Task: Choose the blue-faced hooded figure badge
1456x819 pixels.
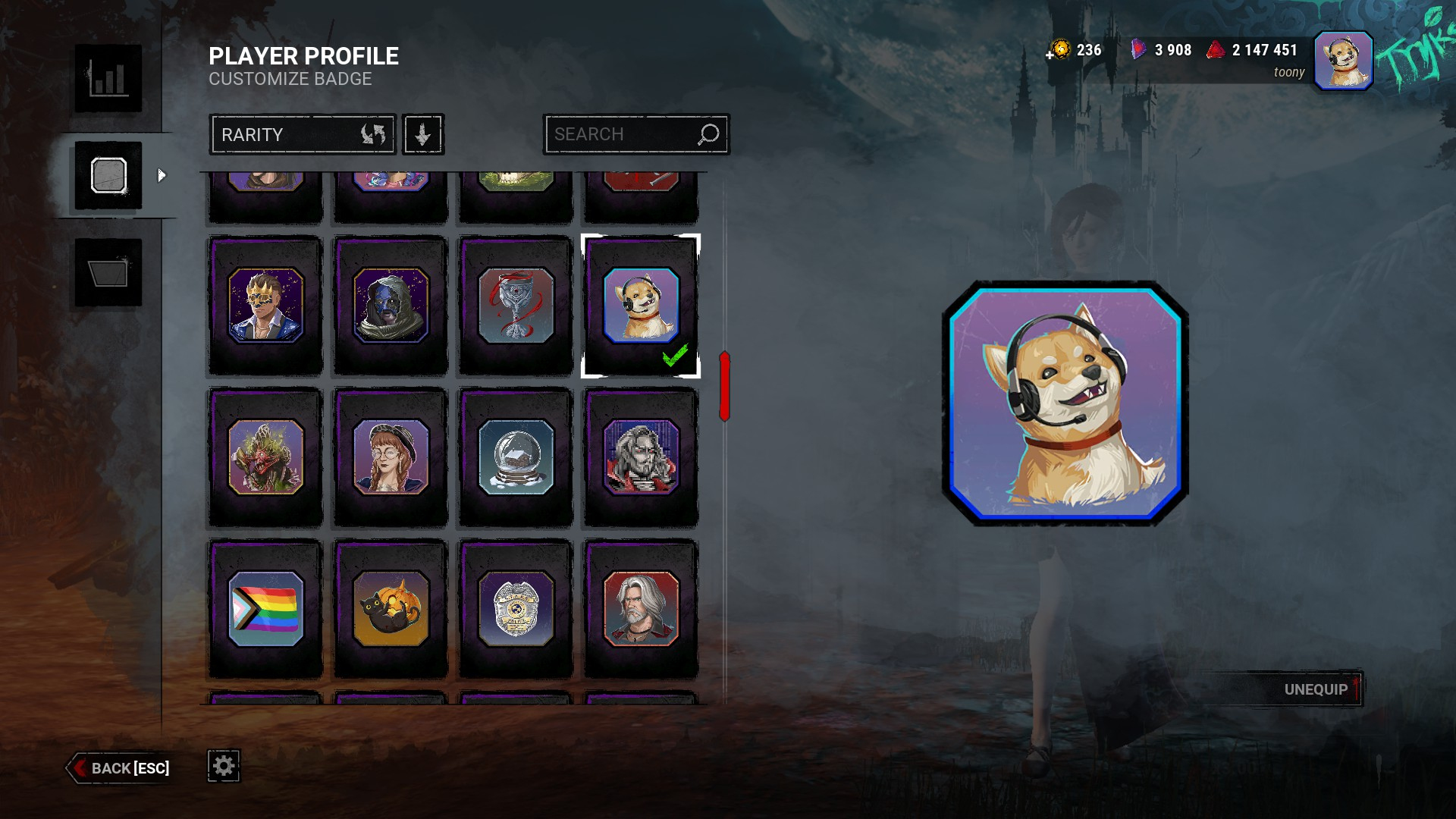Action: tap(391, 306)
